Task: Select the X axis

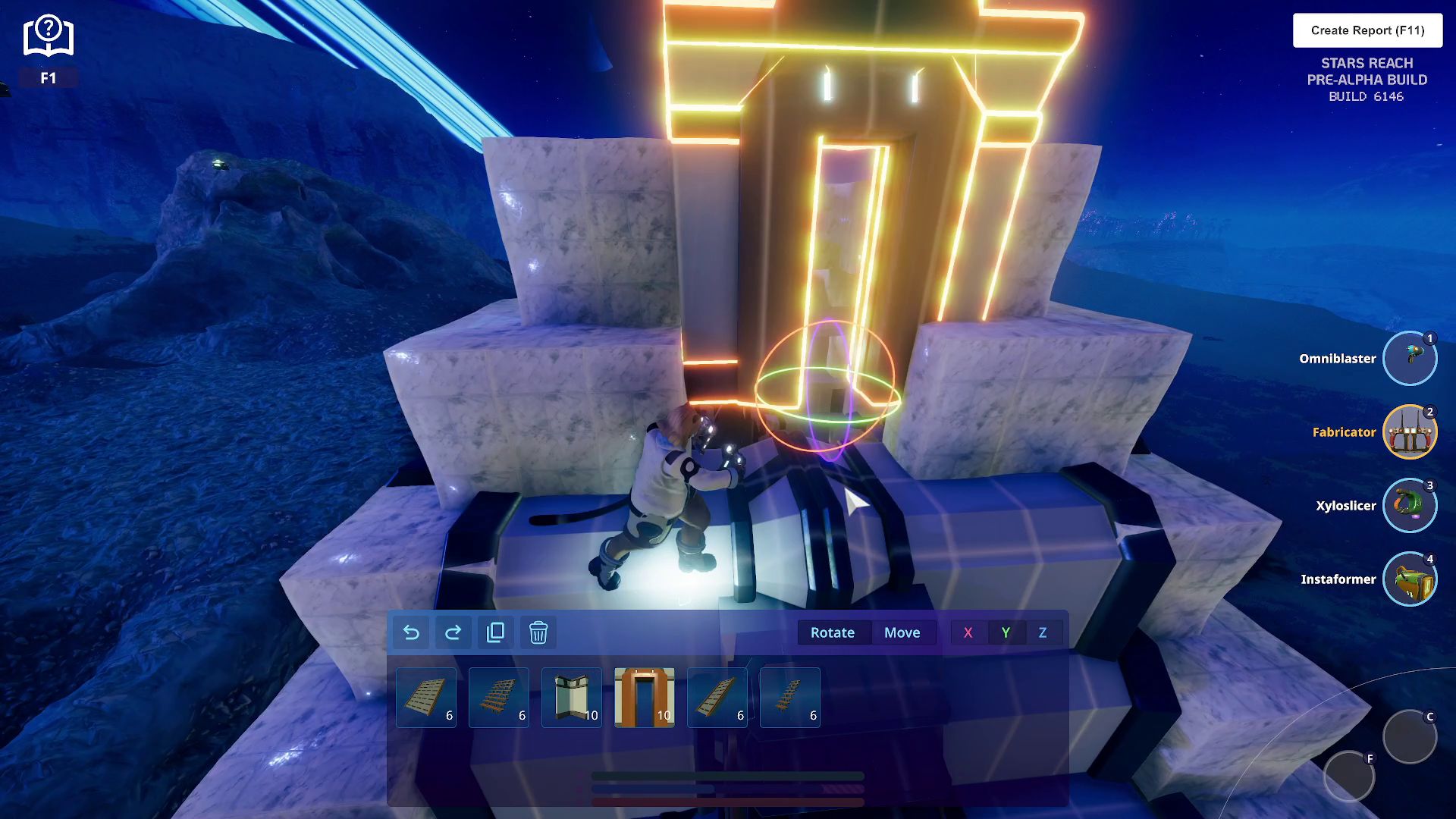Action: click(968, 632)
